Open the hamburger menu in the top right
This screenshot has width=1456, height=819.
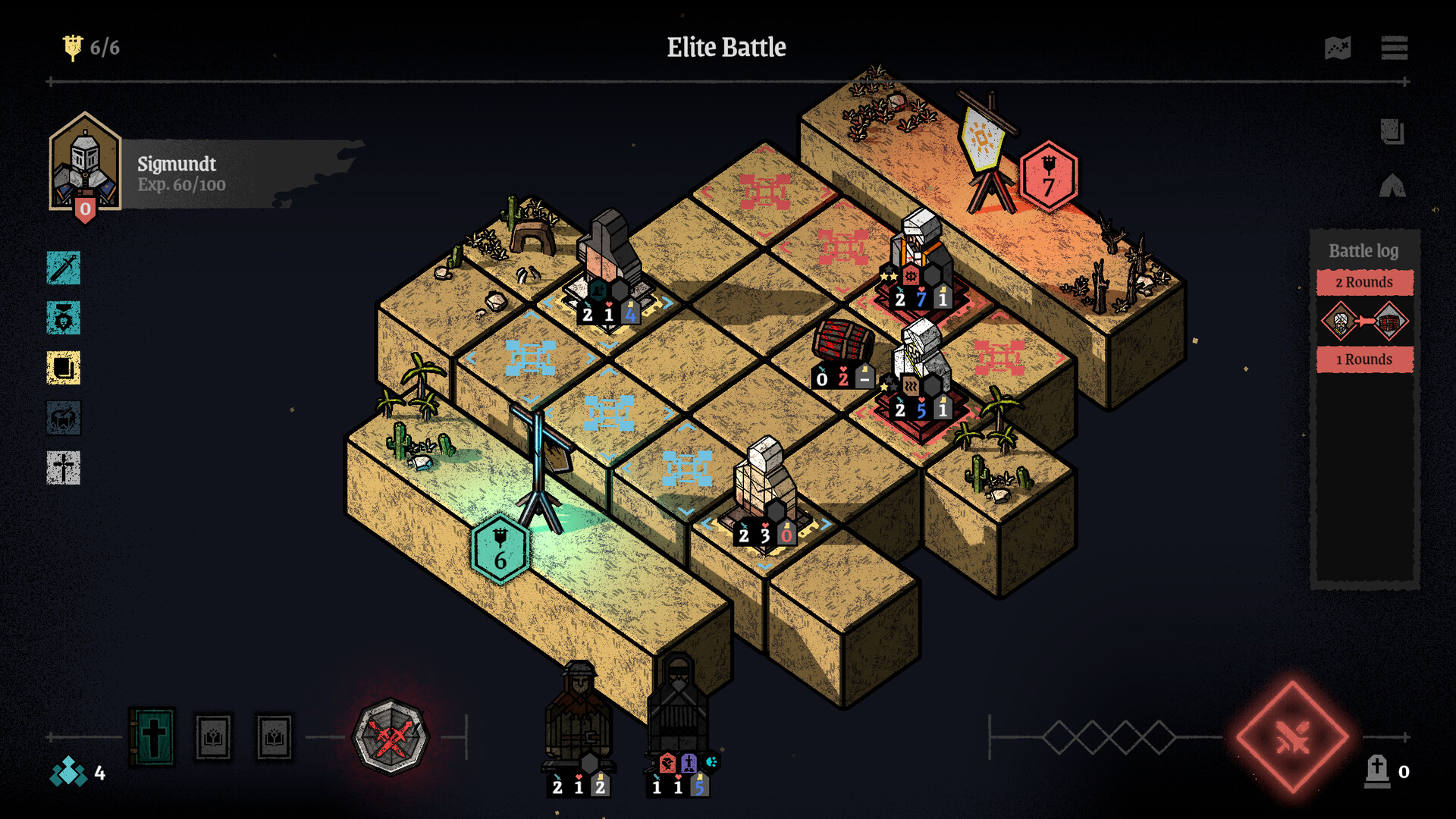click(1395, 47)
